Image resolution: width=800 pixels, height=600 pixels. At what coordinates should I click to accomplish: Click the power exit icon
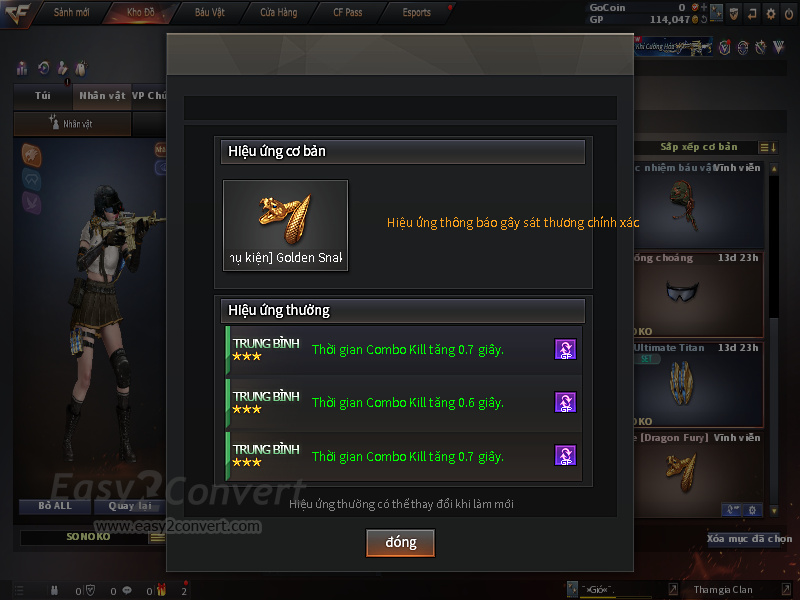point(789,14)
